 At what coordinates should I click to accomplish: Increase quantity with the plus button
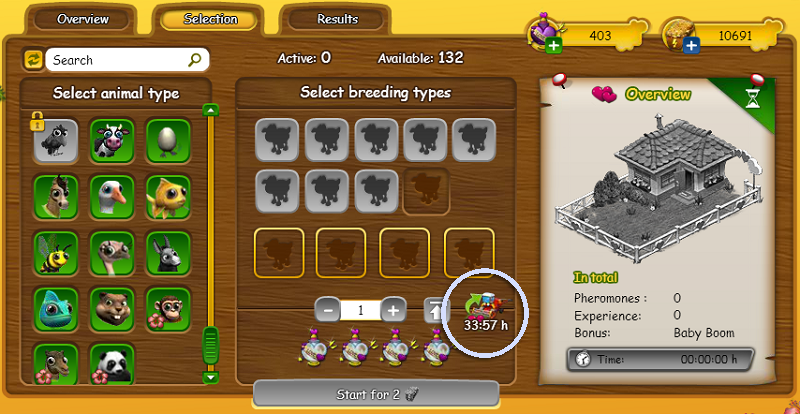click(394, 309)
